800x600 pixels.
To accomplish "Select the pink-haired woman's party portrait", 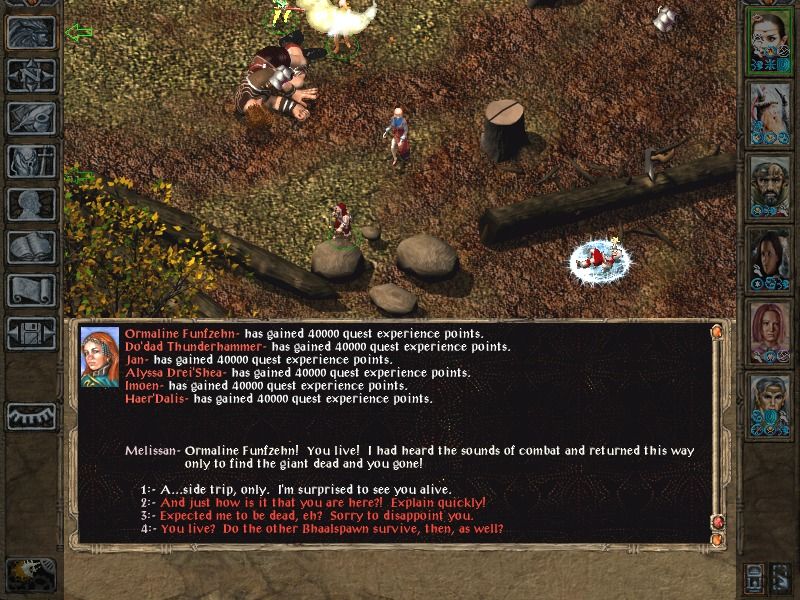I will click(x=769, y=331).
